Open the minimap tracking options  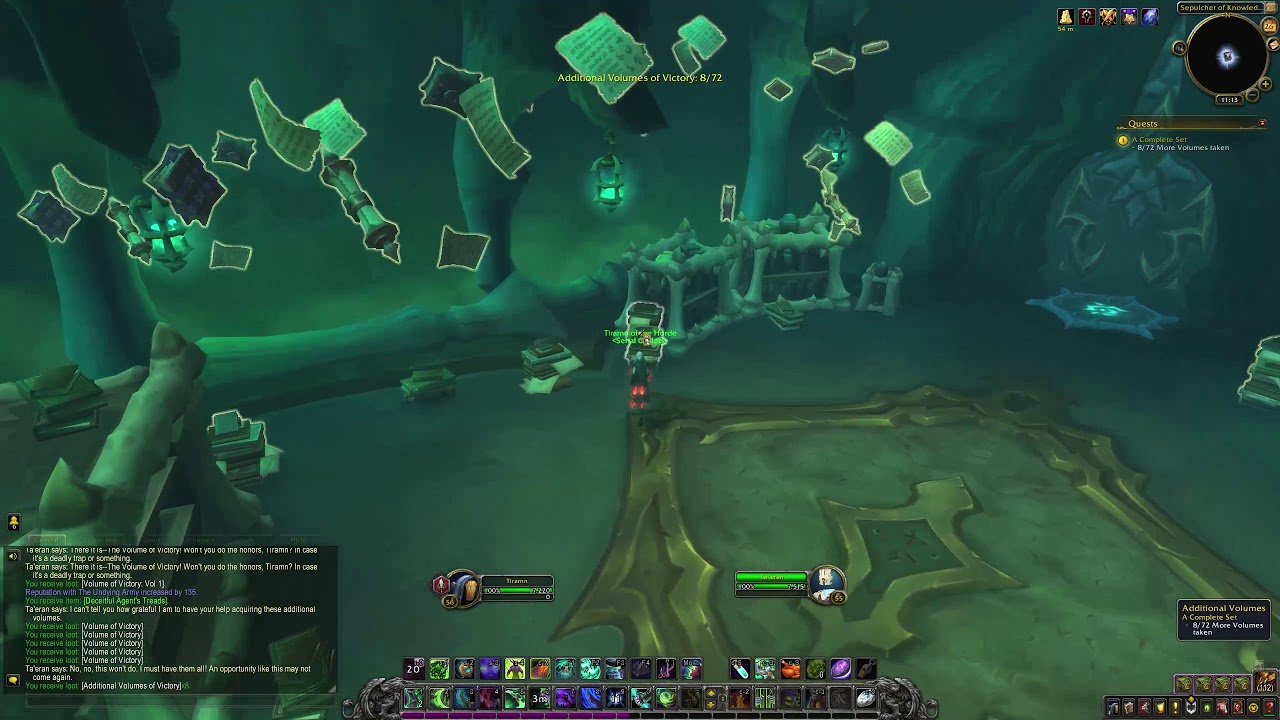tap(1180, 47)
